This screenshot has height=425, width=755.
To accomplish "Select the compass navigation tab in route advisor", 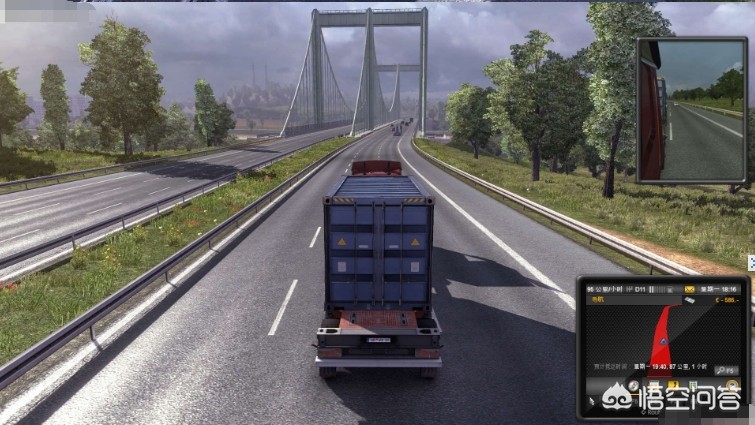I will pyautogui.click(x=634, y=384).
